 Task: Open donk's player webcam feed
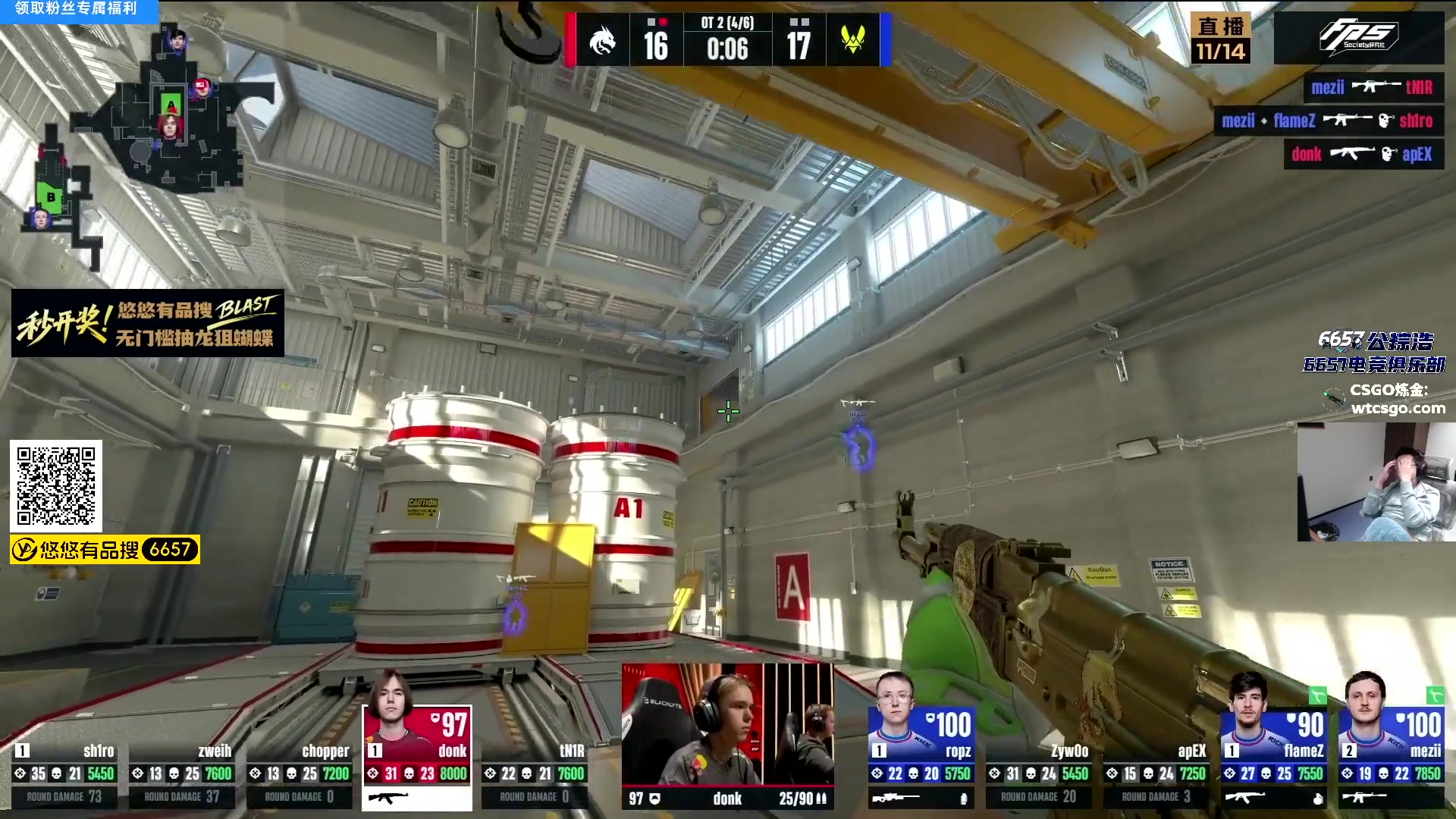727,724
